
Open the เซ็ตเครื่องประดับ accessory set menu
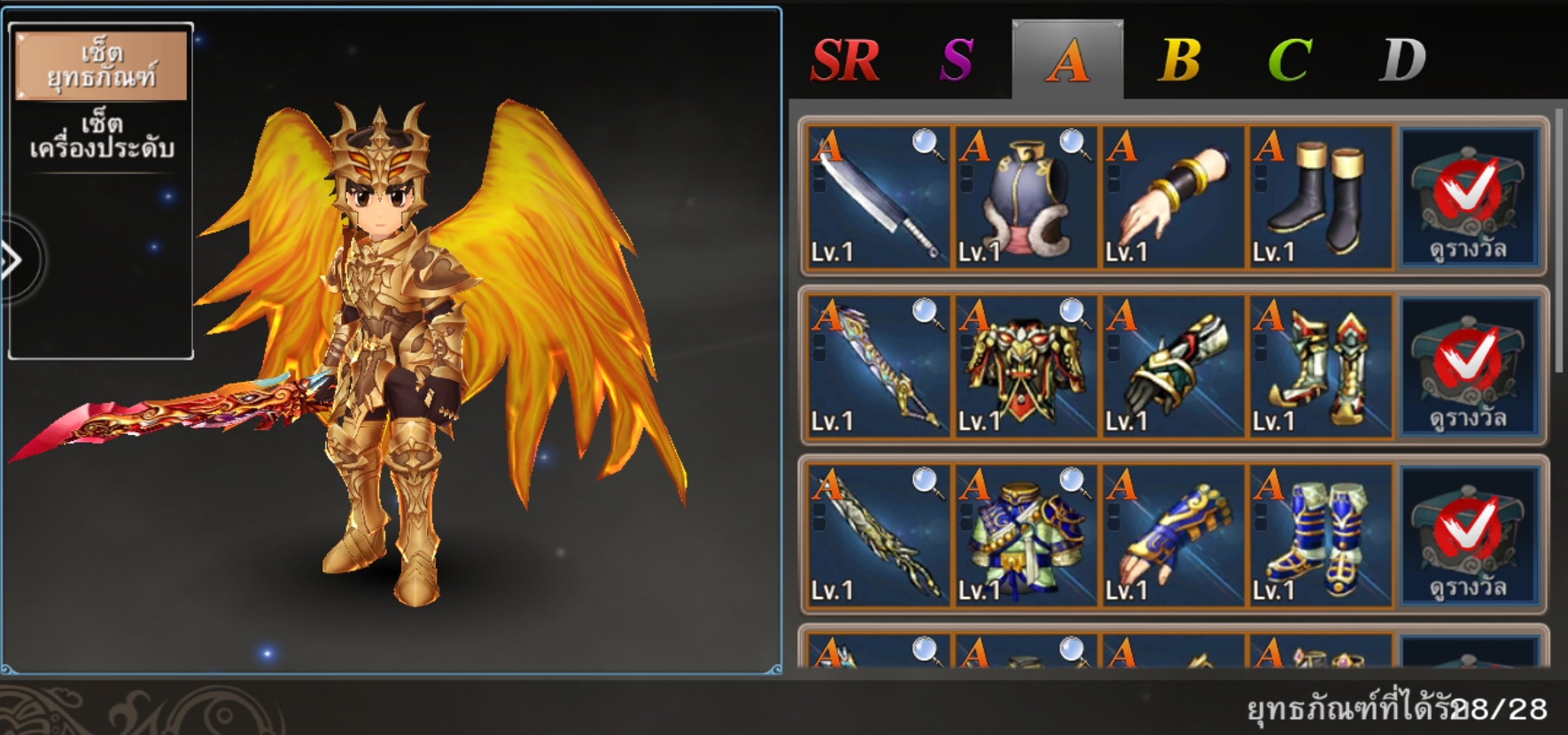[x=101, y=135]
